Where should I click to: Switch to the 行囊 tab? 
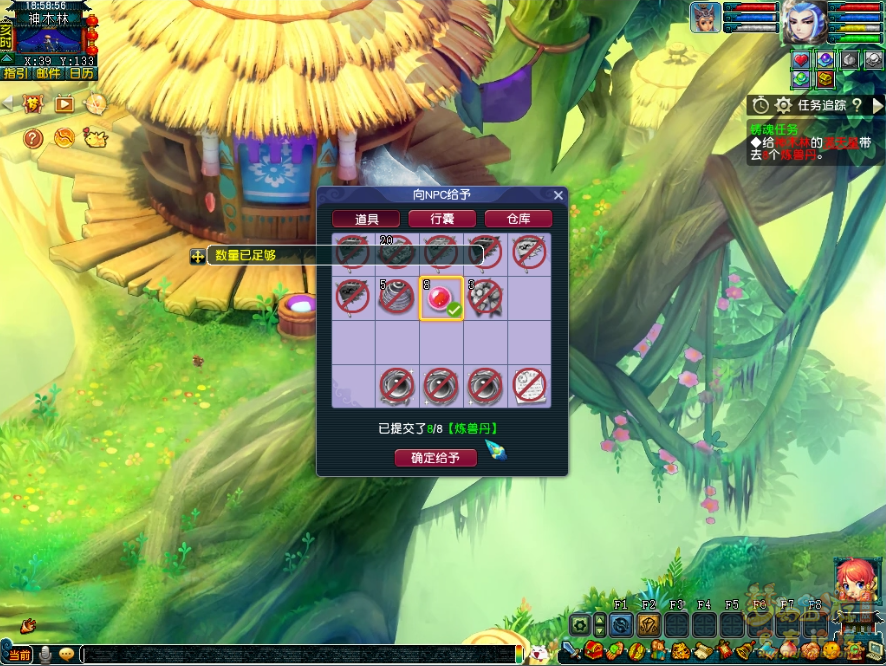[442, 218]
